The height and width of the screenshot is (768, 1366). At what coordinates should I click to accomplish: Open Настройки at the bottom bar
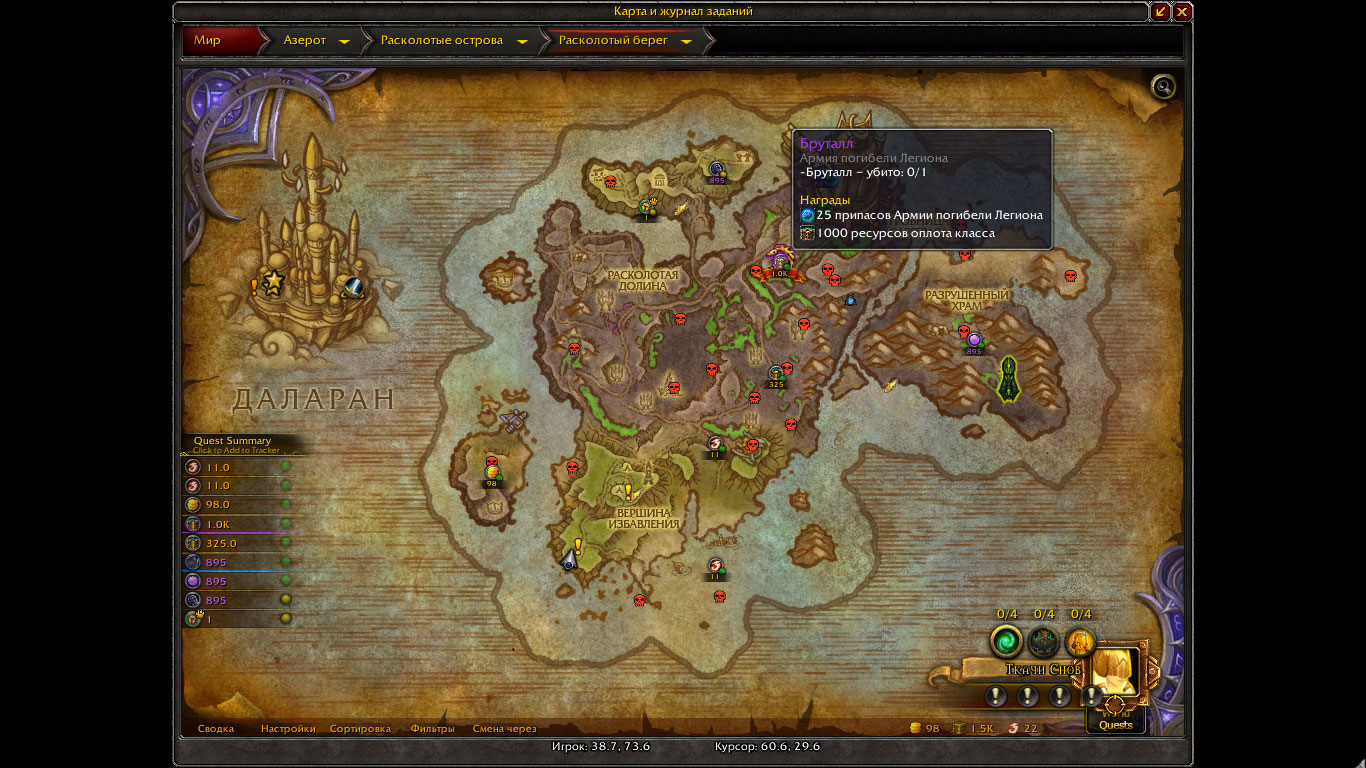coord(288,729)
